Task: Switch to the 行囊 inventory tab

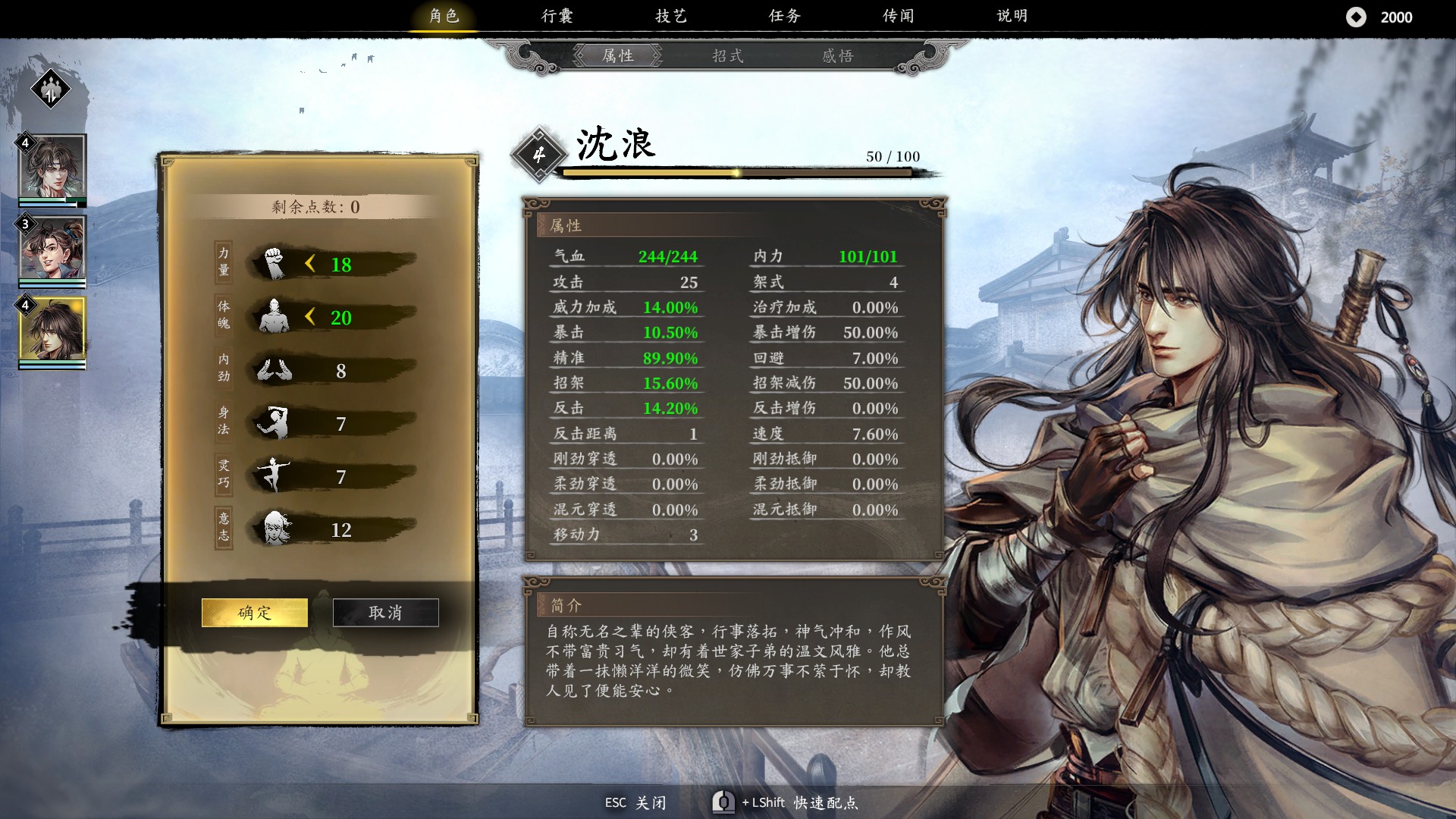Action: [x=557, y=15]
